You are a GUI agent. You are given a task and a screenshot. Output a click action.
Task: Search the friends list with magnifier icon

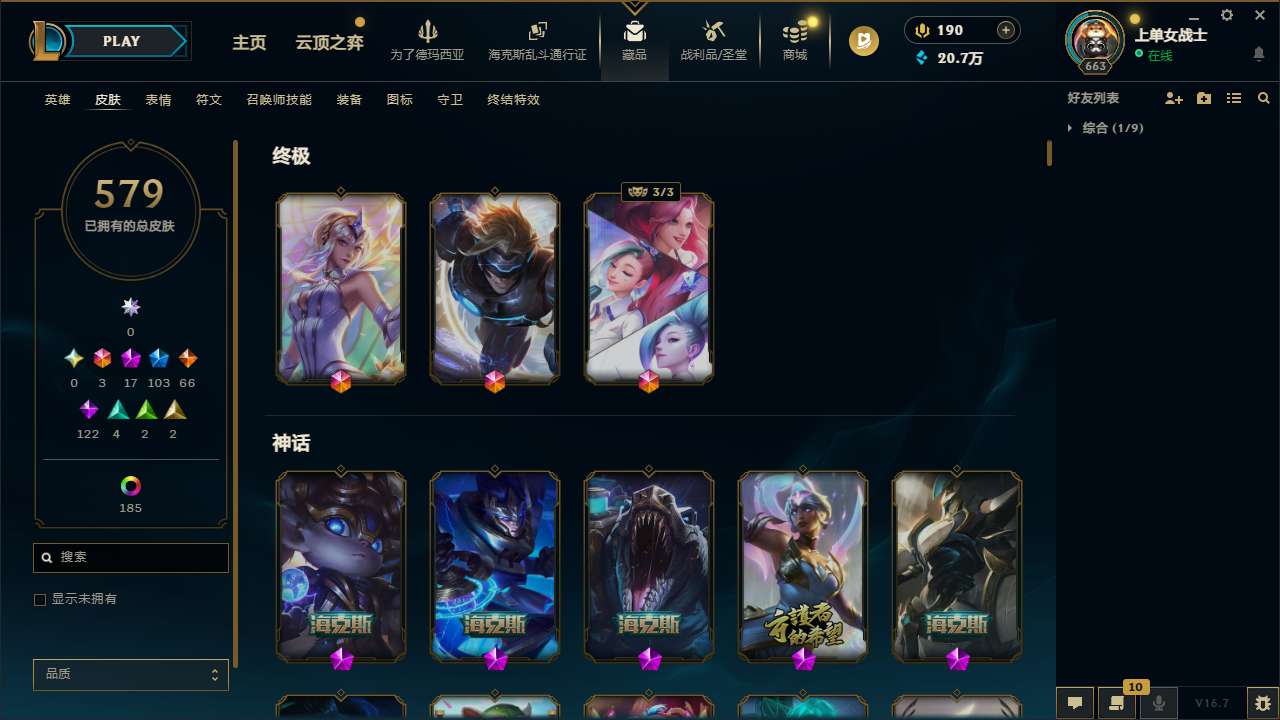1263,97
